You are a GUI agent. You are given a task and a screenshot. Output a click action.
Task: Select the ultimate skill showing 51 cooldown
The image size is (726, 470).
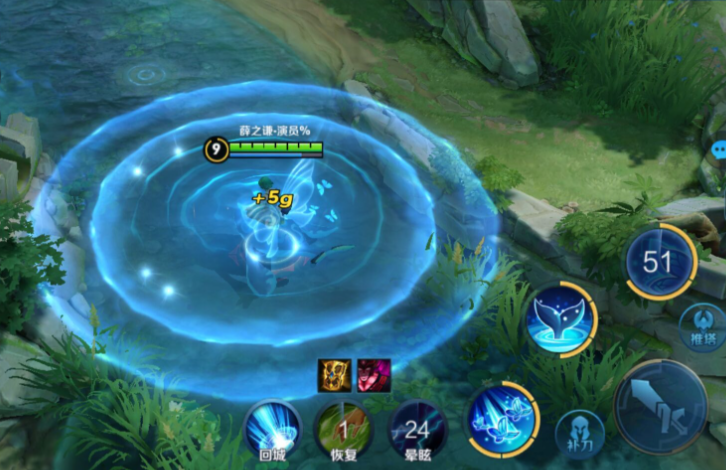(x=660, y=263)
